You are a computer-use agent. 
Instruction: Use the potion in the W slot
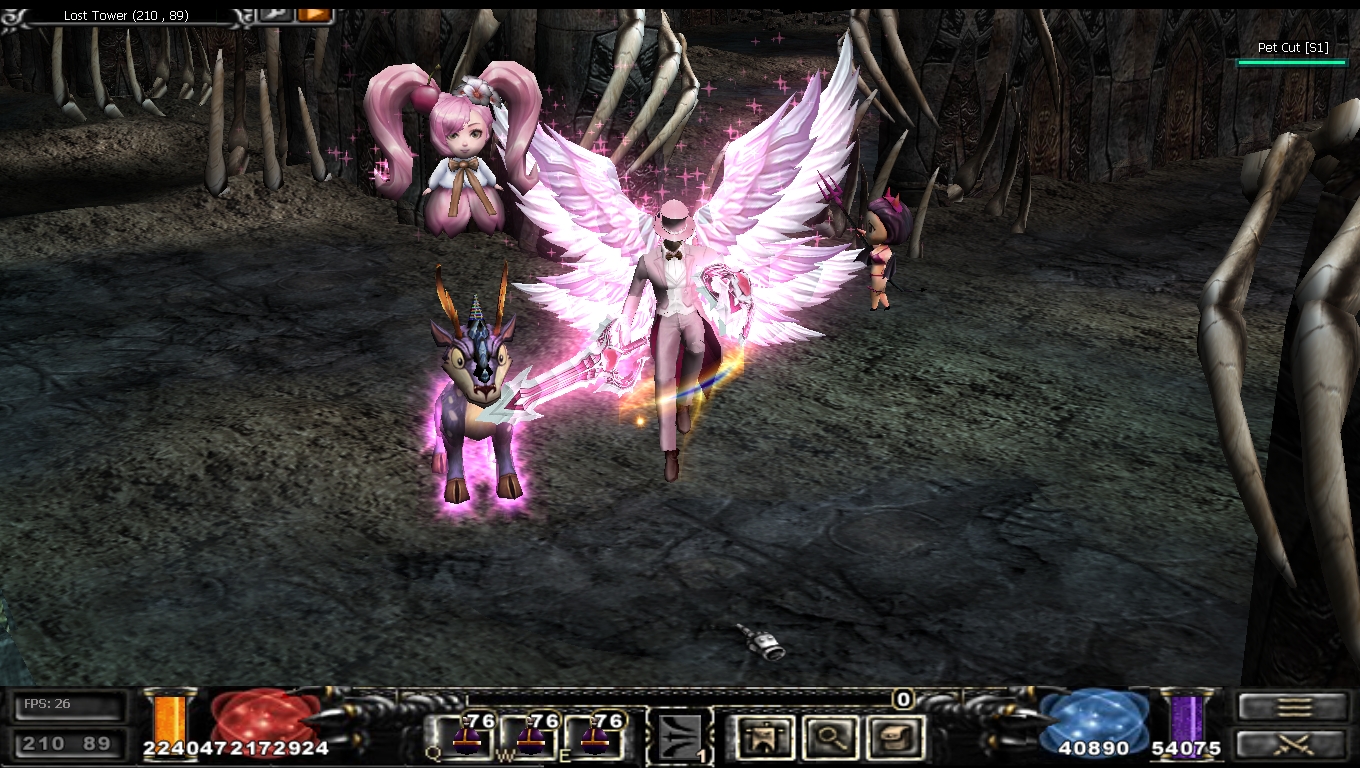[530, 738]
